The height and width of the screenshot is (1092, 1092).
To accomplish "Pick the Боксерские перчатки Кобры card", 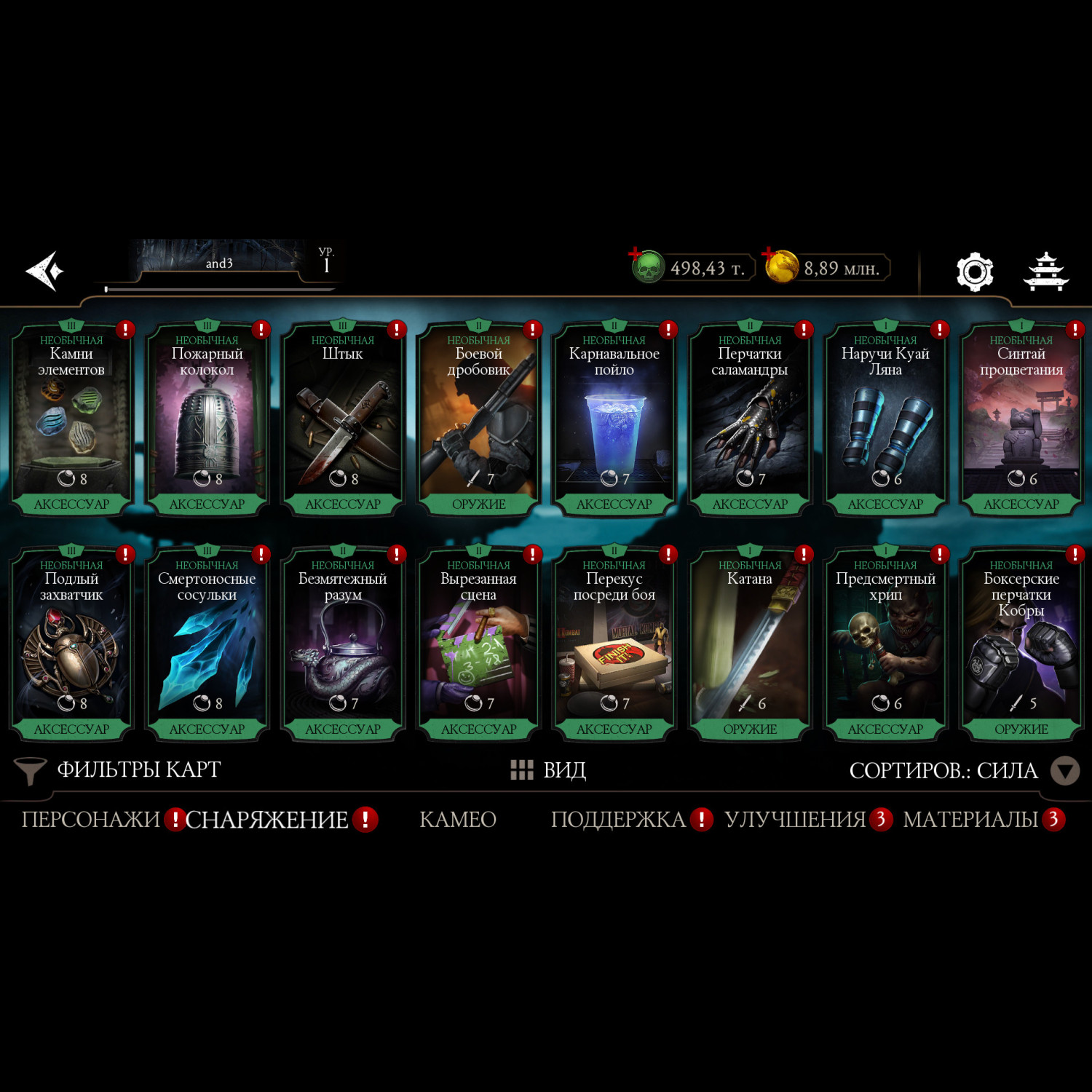I will pyautogui.click(x=1021, y=644).
